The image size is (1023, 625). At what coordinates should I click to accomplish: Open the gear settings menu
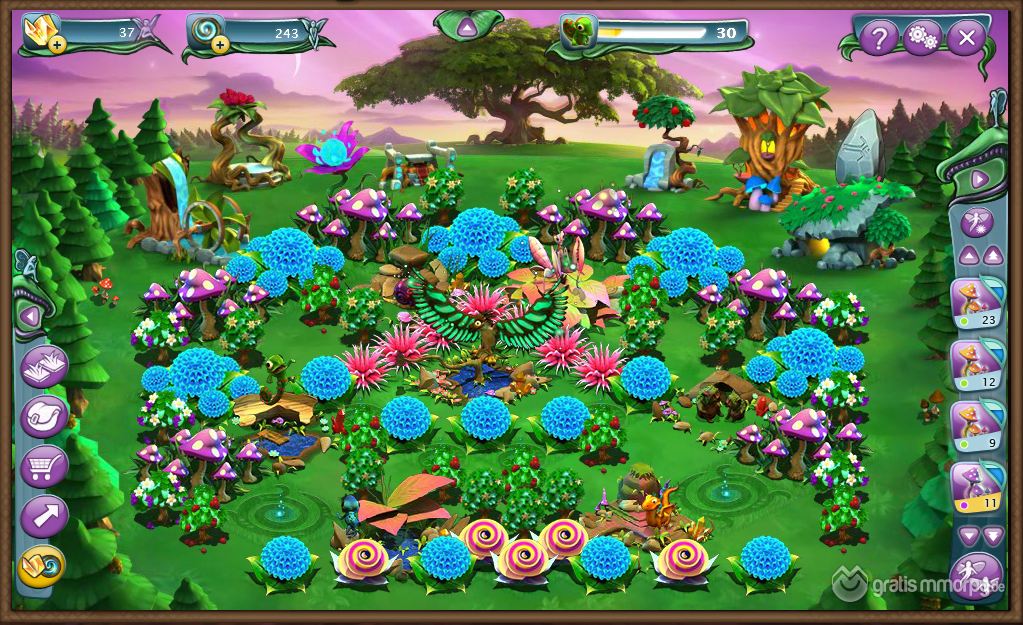(921, 39)
